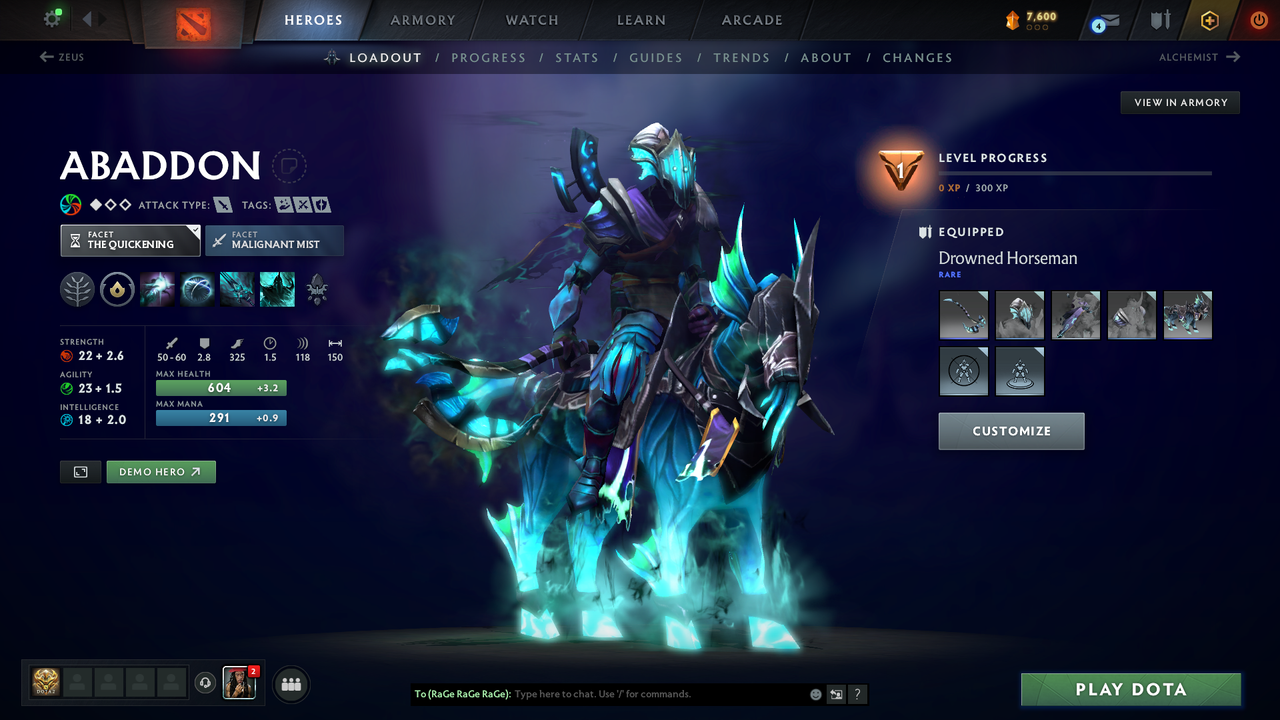The width and height of the screenshot is (1280, 720).
Task: Select the Borrowed Time ultimate ability icon
Action: click(x=277, y=289)
